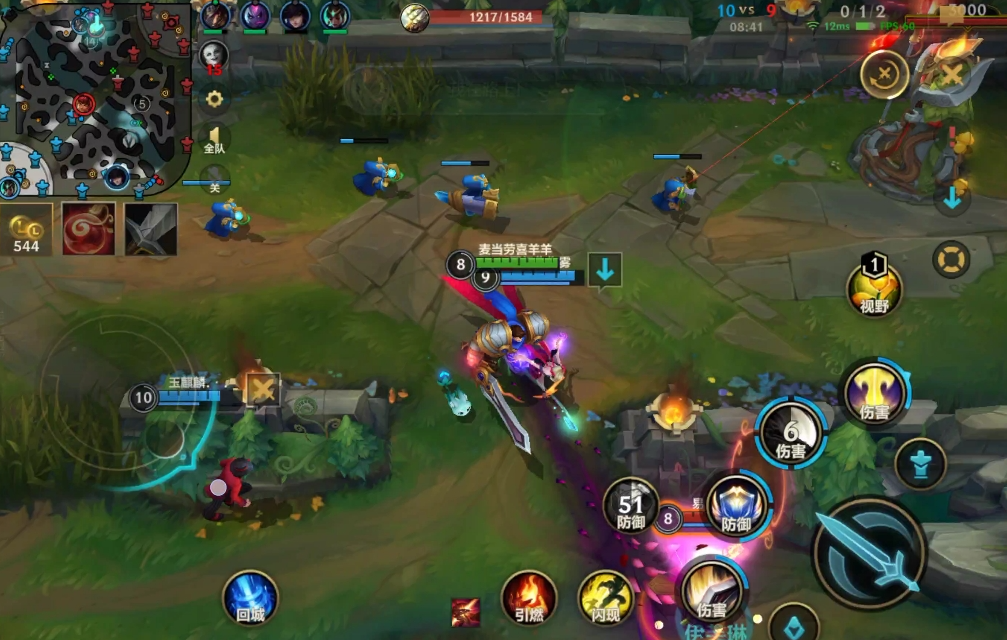Activate the purple-and-gold 伤害 ultimate ability
Viewport: 1007px width, 640px height.
[874, 392]
